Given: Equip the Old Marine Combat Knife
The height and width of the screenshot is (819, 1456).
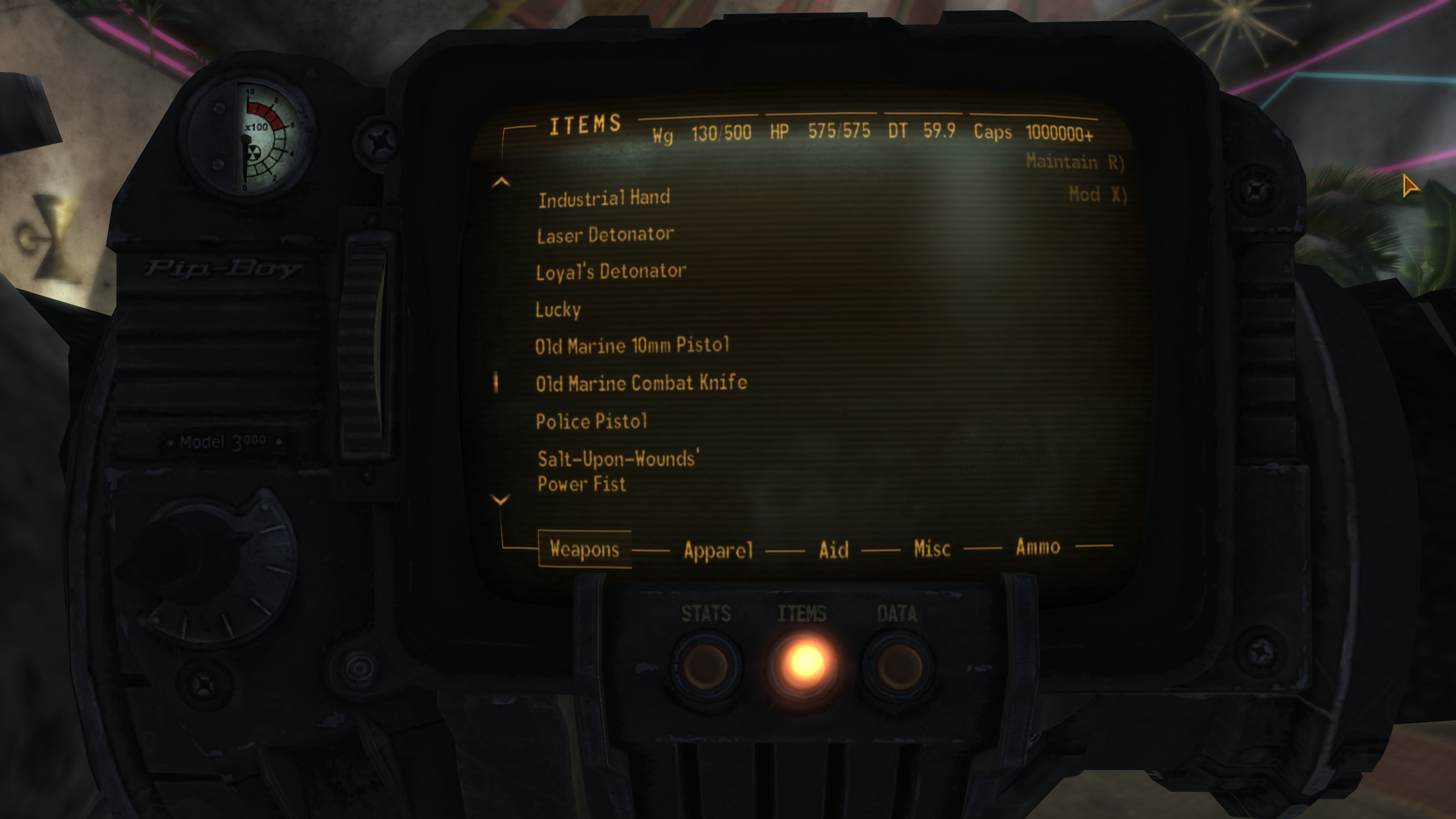Looking at the screenshot, I should point(642,383).
